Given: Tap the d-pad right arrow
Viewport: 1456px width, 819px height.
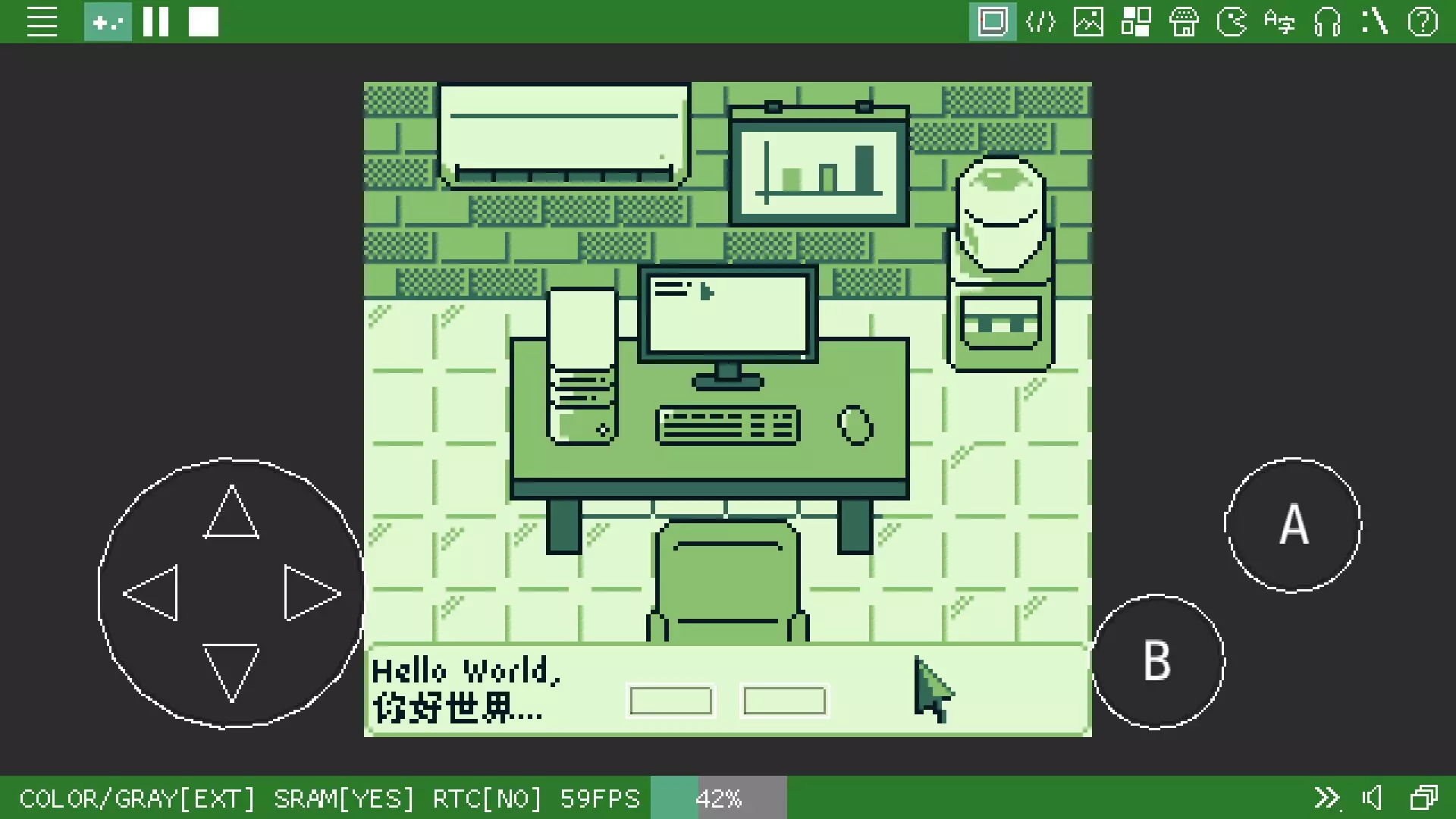Looking at the screenshot, I should point(311,593).
